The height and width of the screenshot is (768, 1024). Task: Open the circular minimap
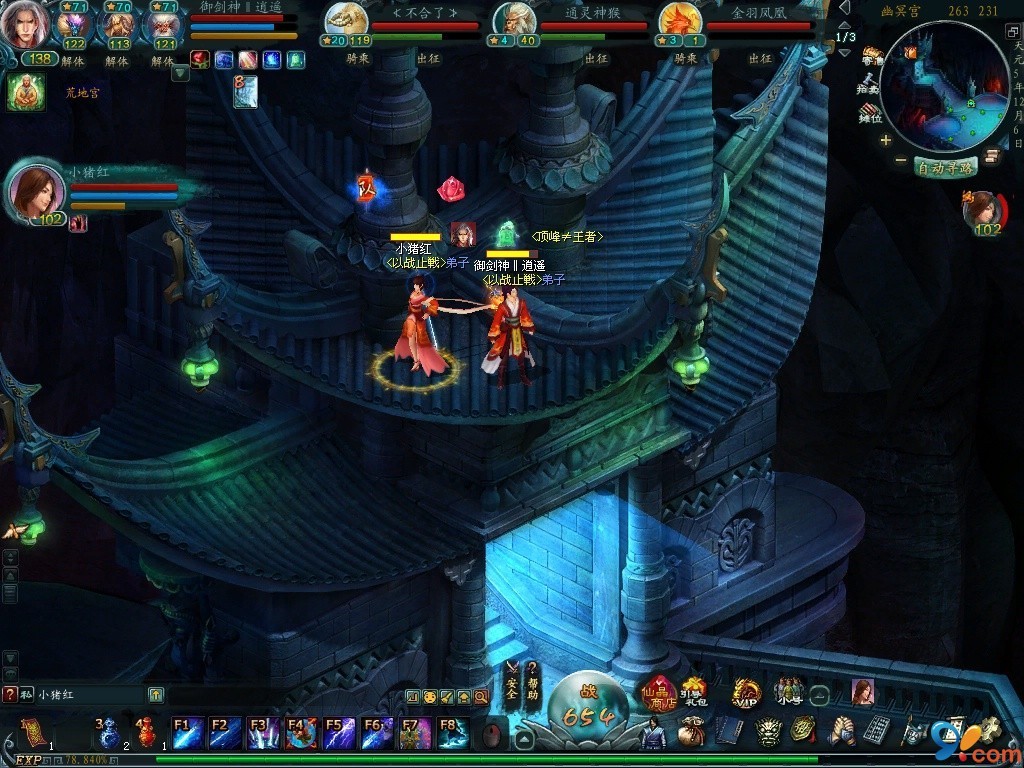945,85
